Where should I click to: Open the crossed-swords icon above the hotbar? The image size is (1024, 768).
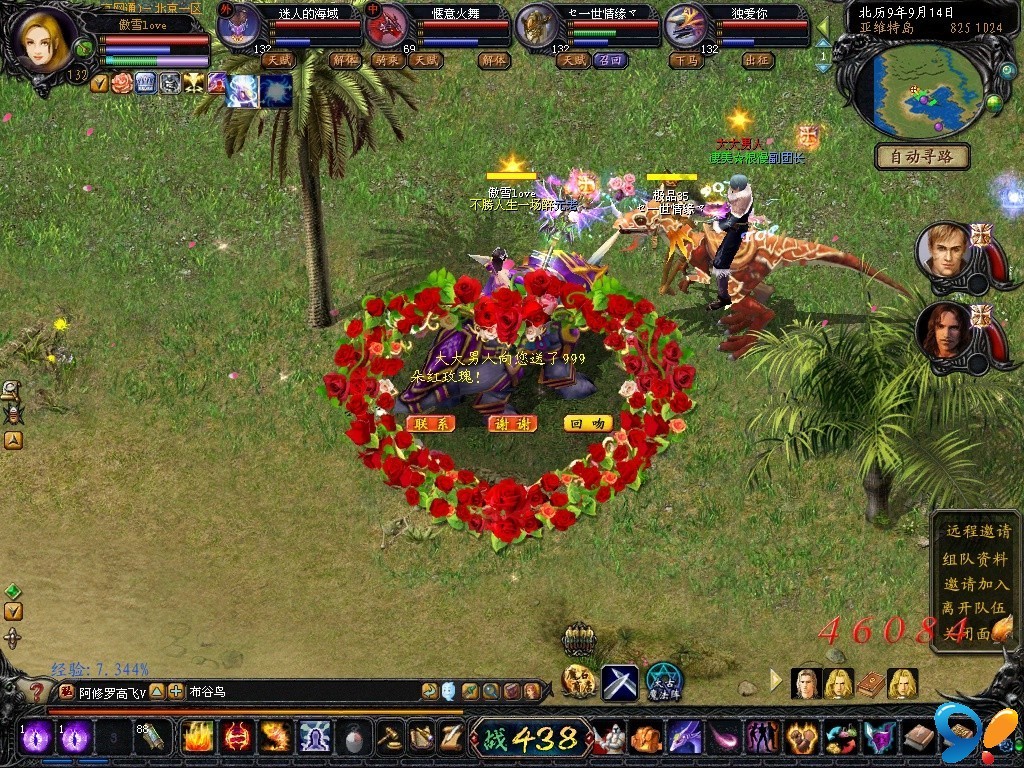tap(620, 683)
